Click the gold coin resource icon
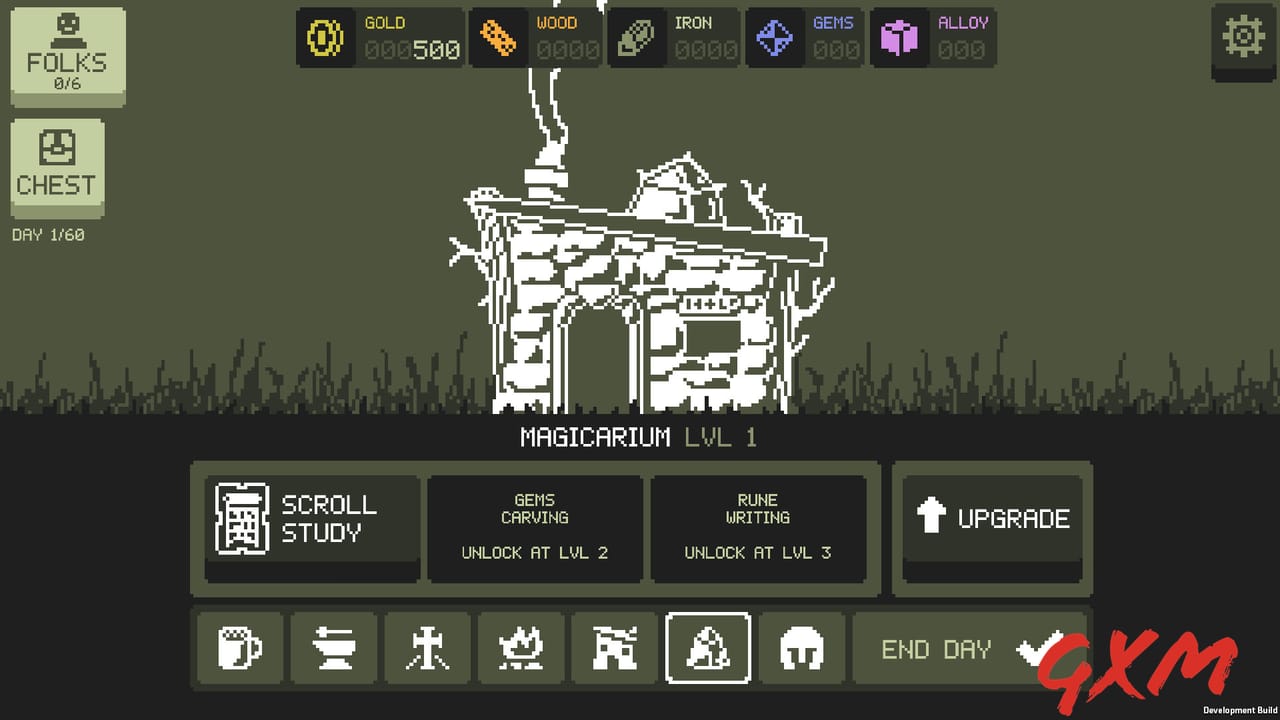Viewport: 1280px width, 720px height. (x=325, y=38)
